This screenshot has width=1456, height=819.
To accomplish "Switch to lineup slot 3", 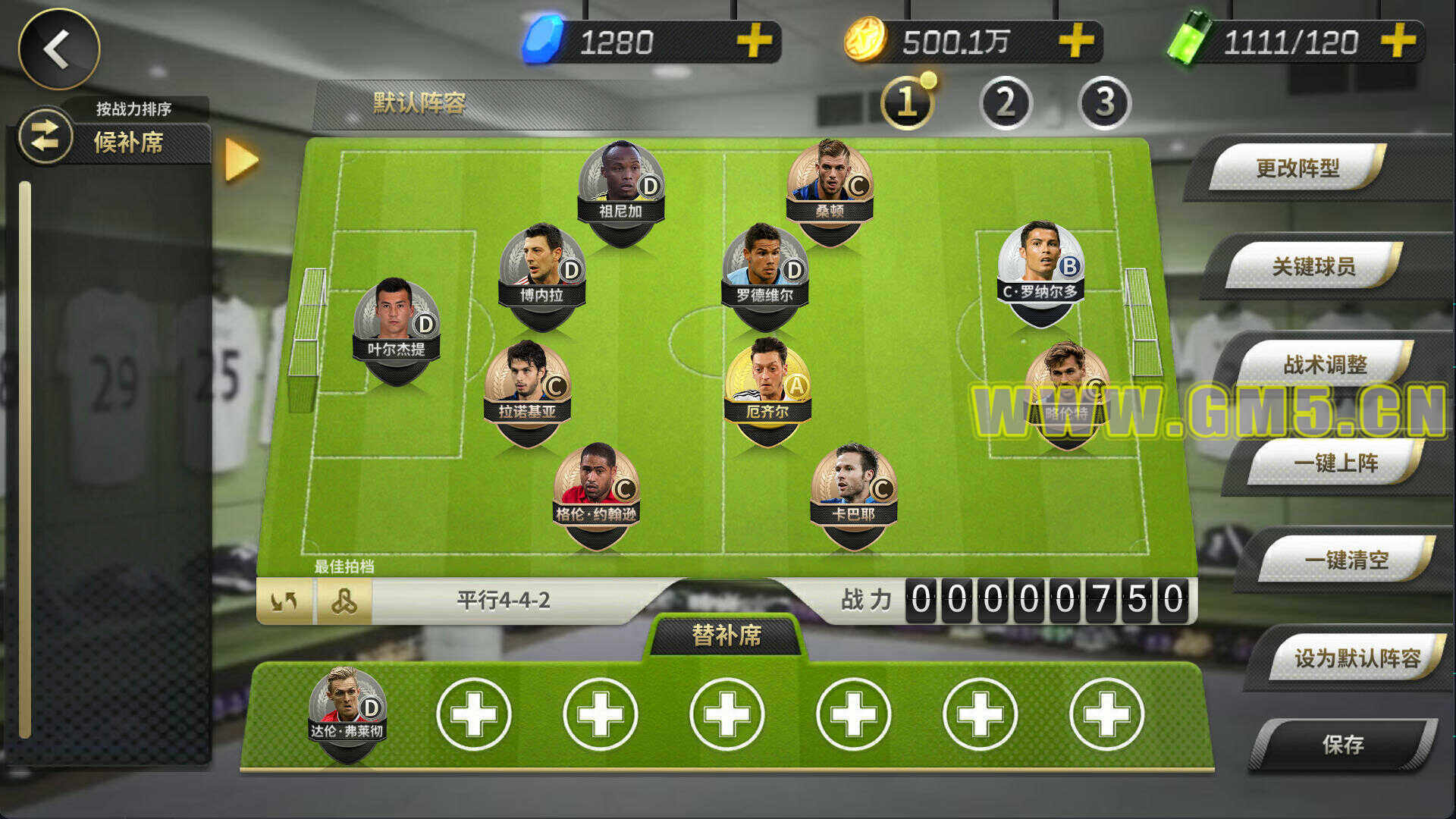I will pos(1104,103).
